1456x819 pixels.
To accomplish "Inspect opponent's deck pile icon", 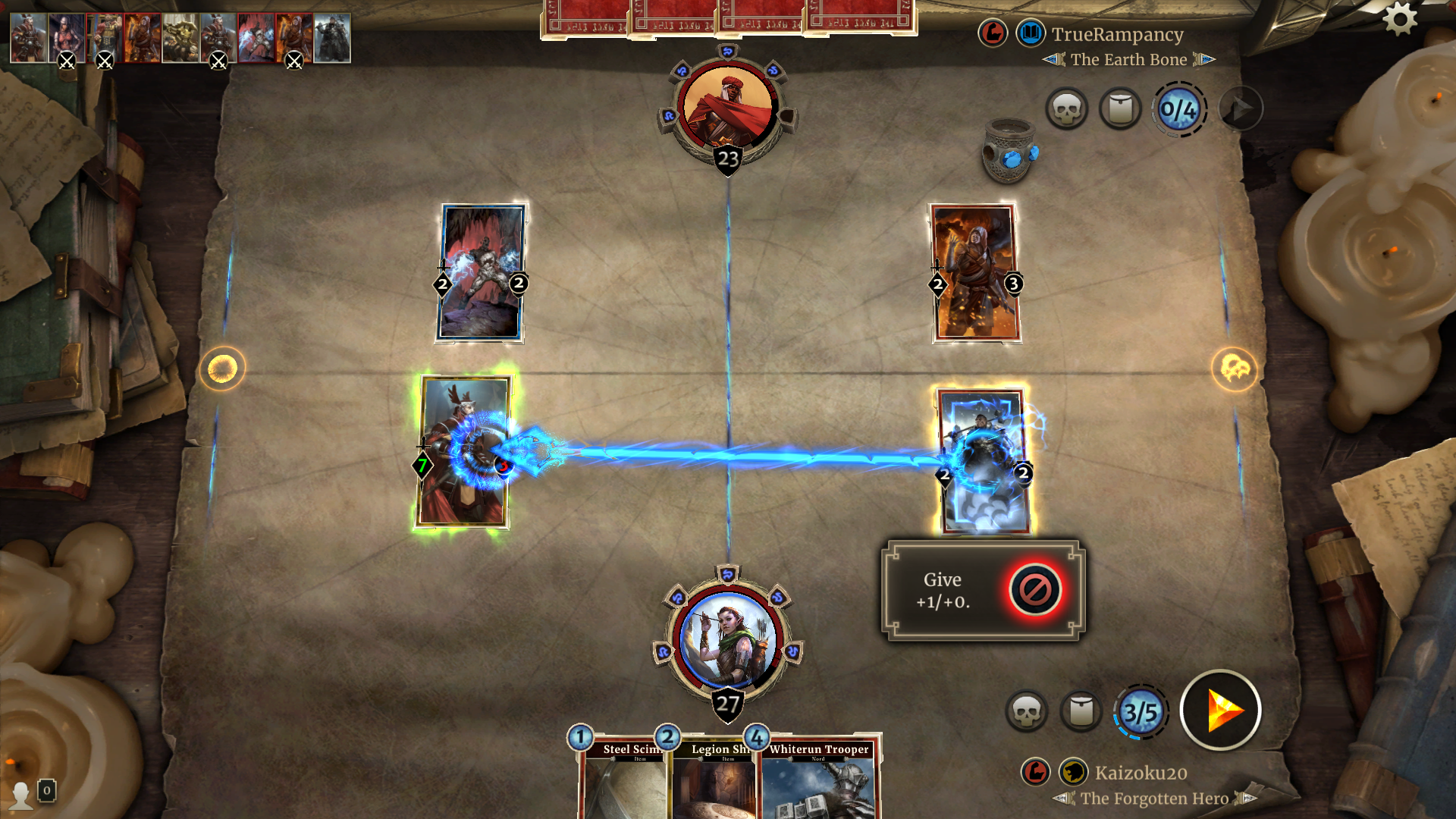I will click(x=1120, y=109).
